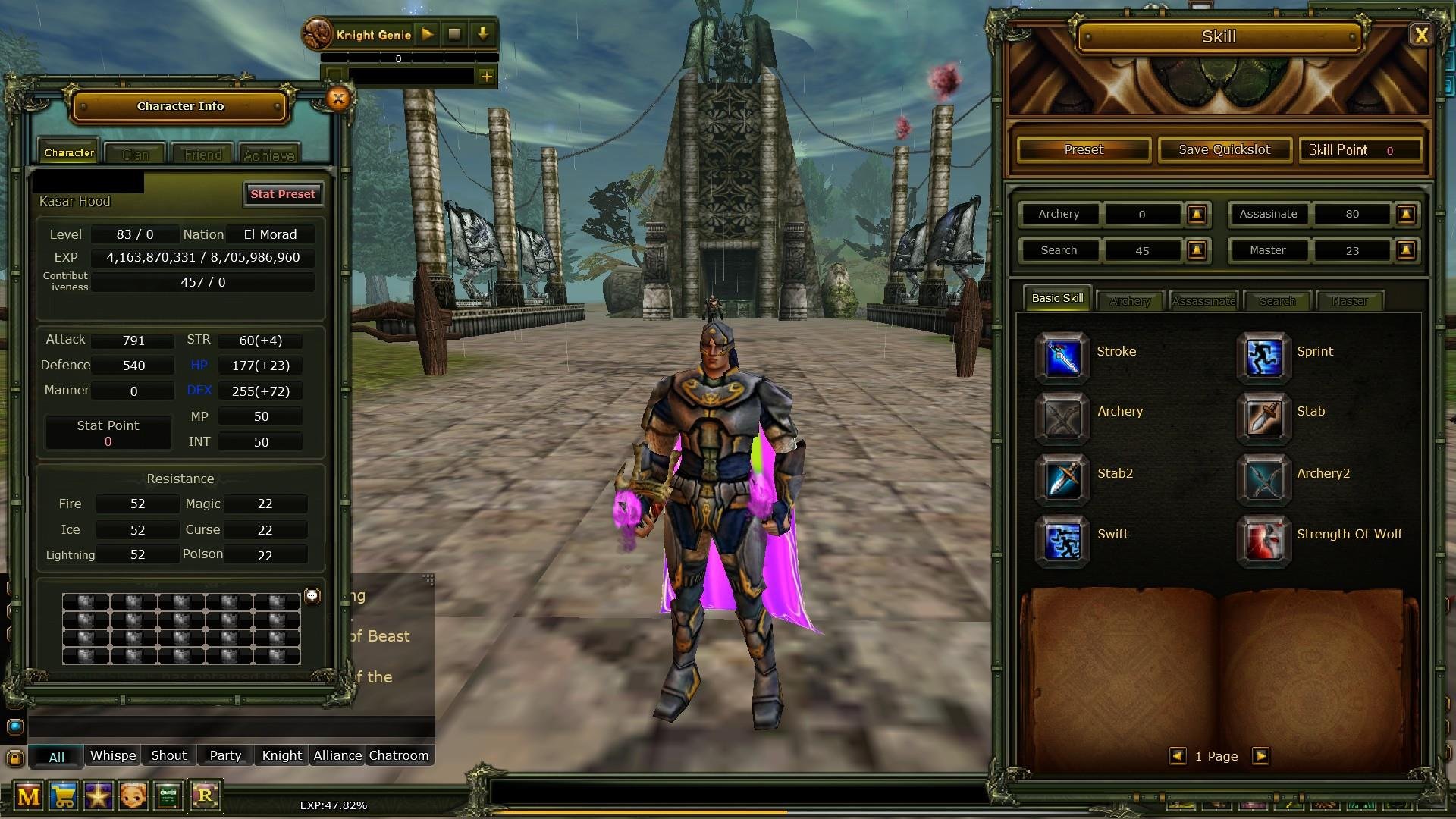This screenshot has height=819, width=1456.
Task: Select the Swift skill icon
Action: pyautogui.click(x=1063, y=540)
